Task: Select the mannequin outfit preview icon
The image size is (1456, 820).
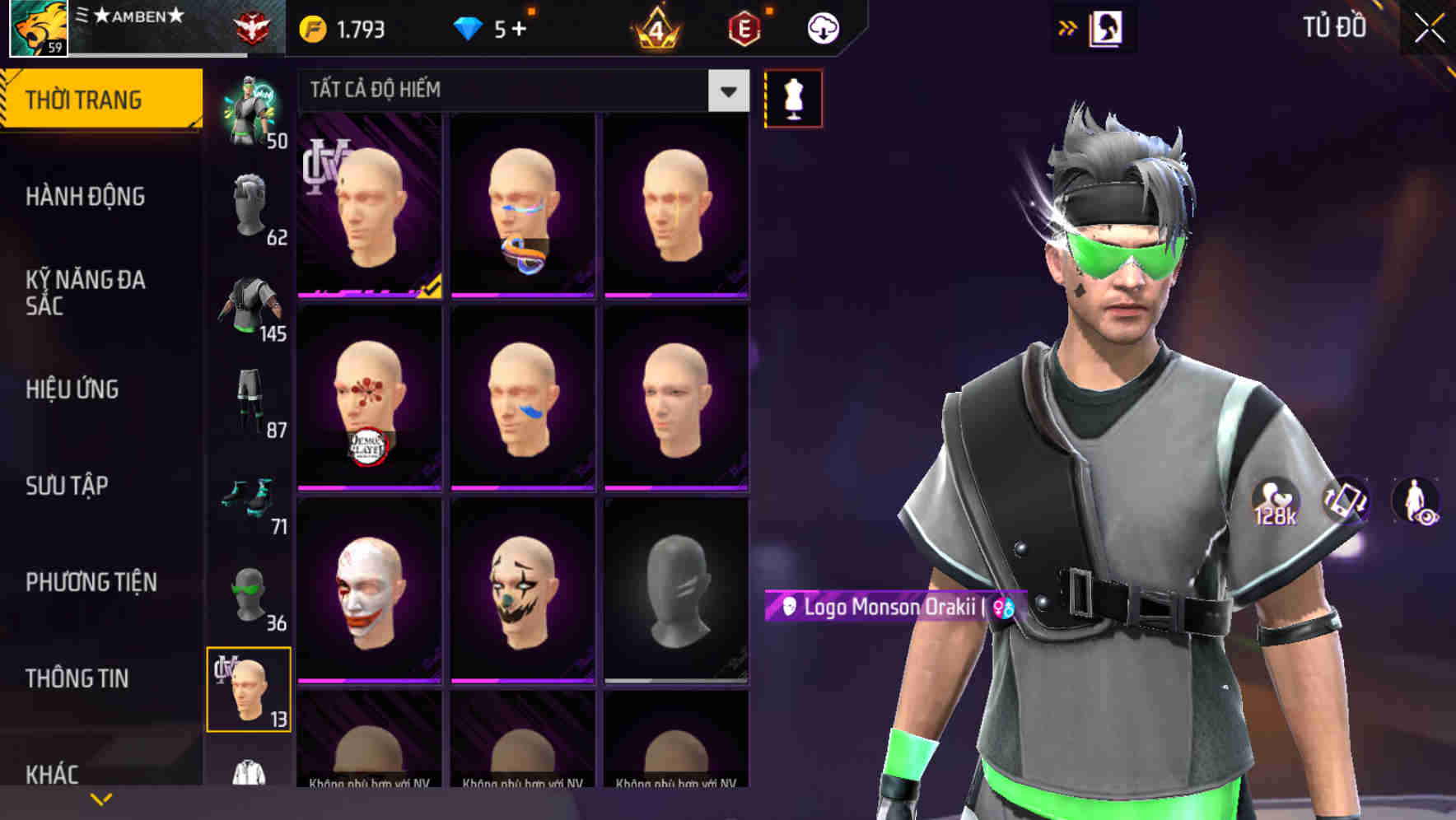Action: click(x=793, y=97)
